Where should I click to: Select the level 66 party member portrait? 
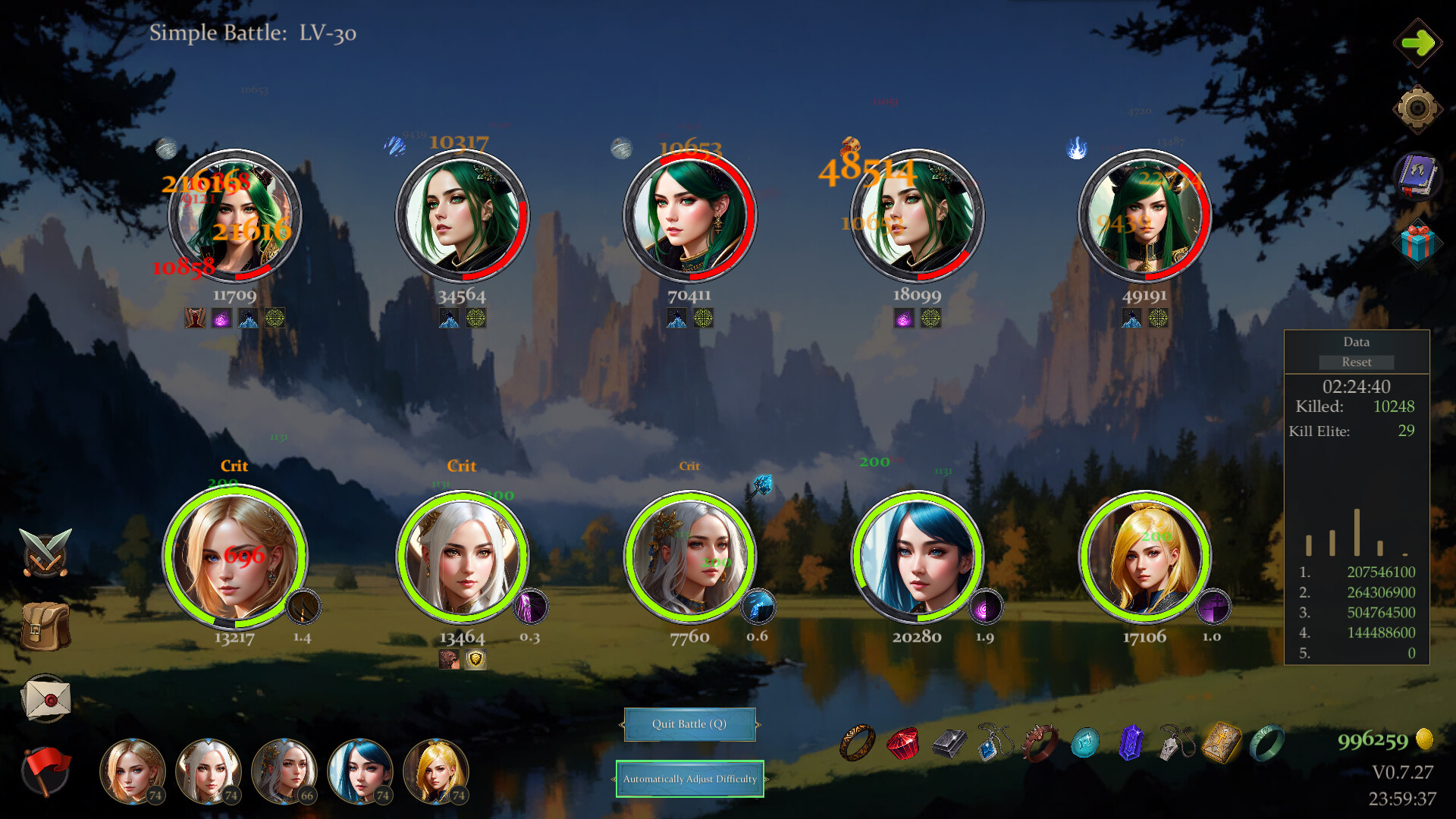pos(285,772)
